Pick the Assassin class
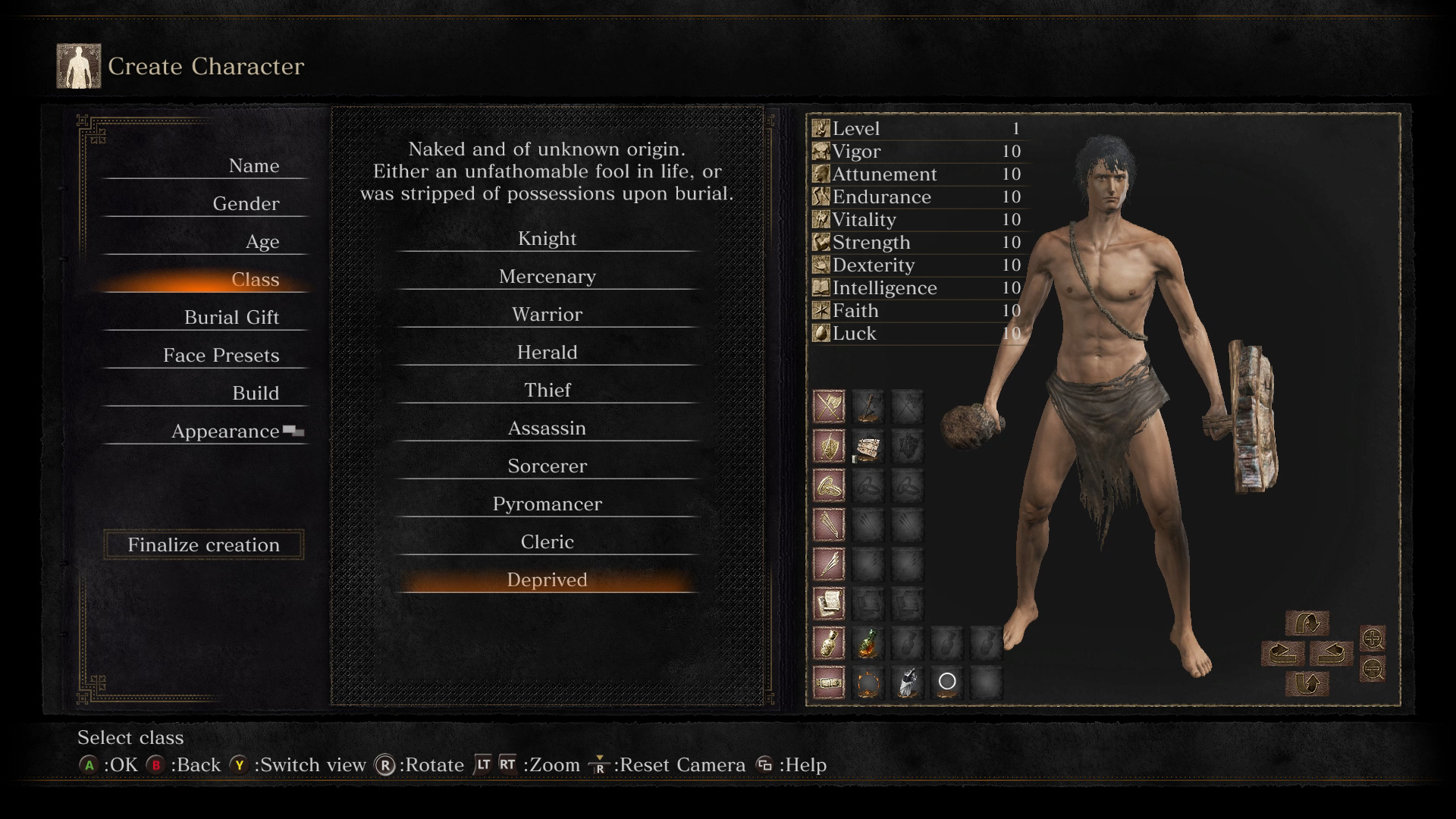This screenshot has width=1456, height=819. 547,428
